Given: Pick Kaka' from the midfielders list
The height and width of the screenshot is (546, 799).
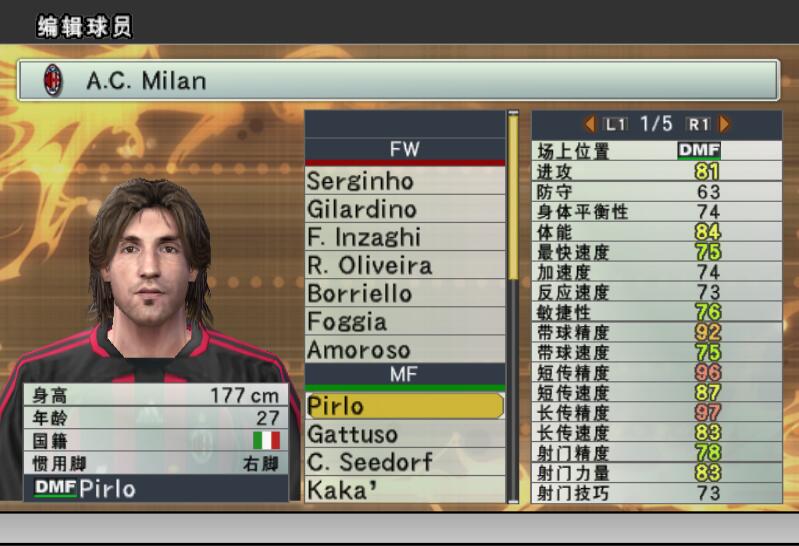Looking at the screenshot, I should pos(404,490).
